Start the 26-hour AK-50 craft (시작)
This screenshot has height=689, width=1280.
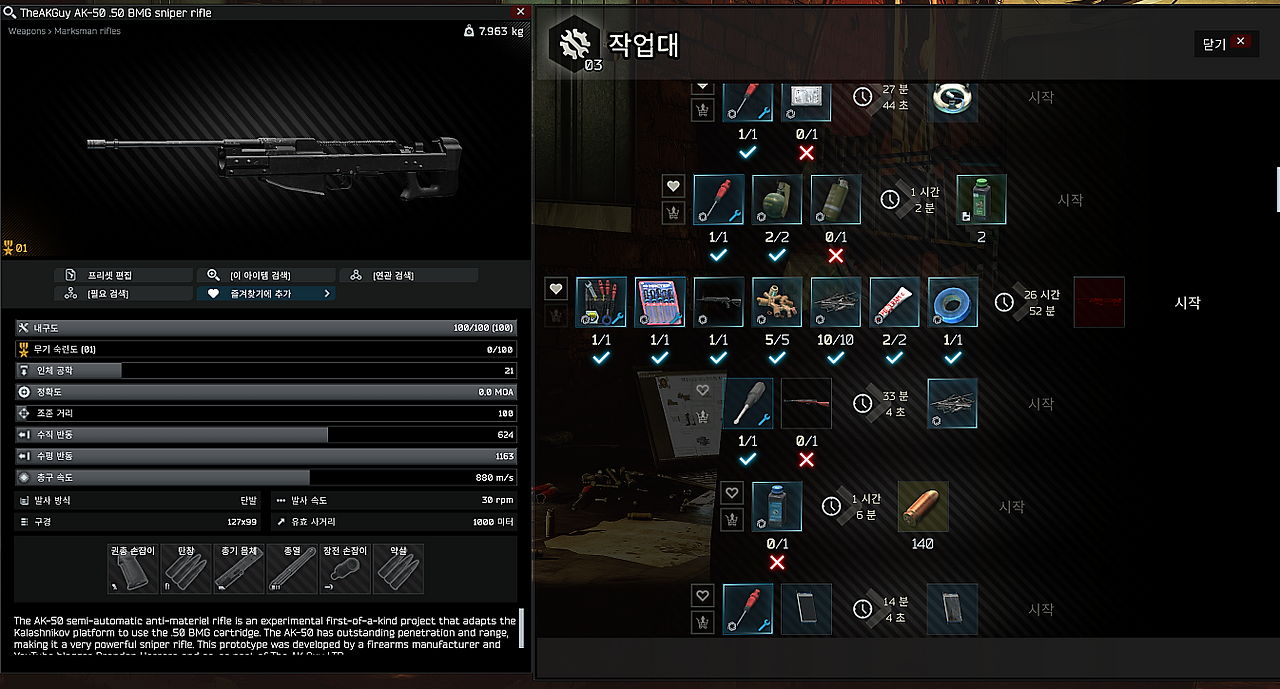(x=1187, y=303)
